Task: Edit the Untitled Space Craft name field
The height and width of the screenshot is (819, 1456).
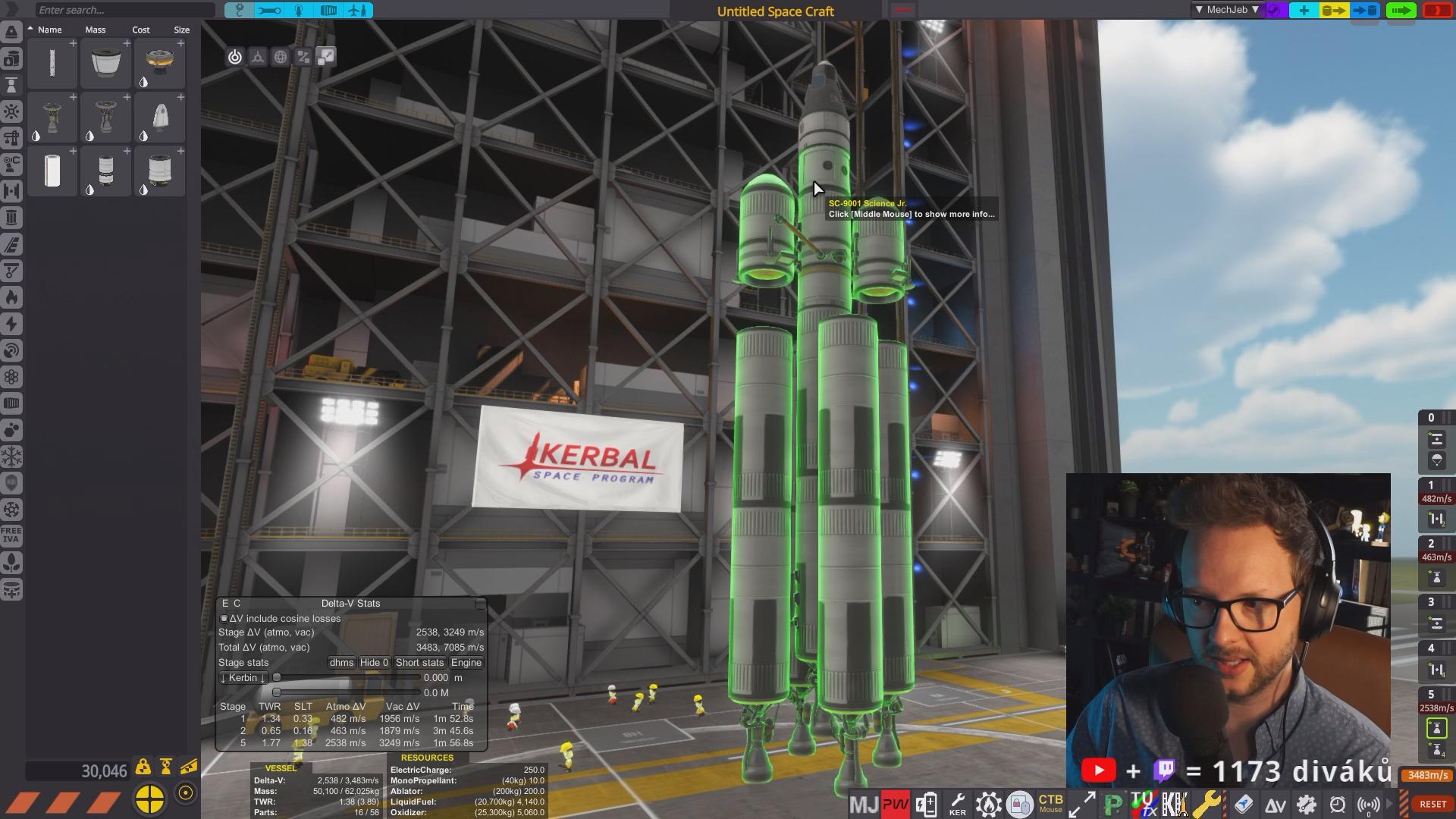Action: [x=775, y=11]
